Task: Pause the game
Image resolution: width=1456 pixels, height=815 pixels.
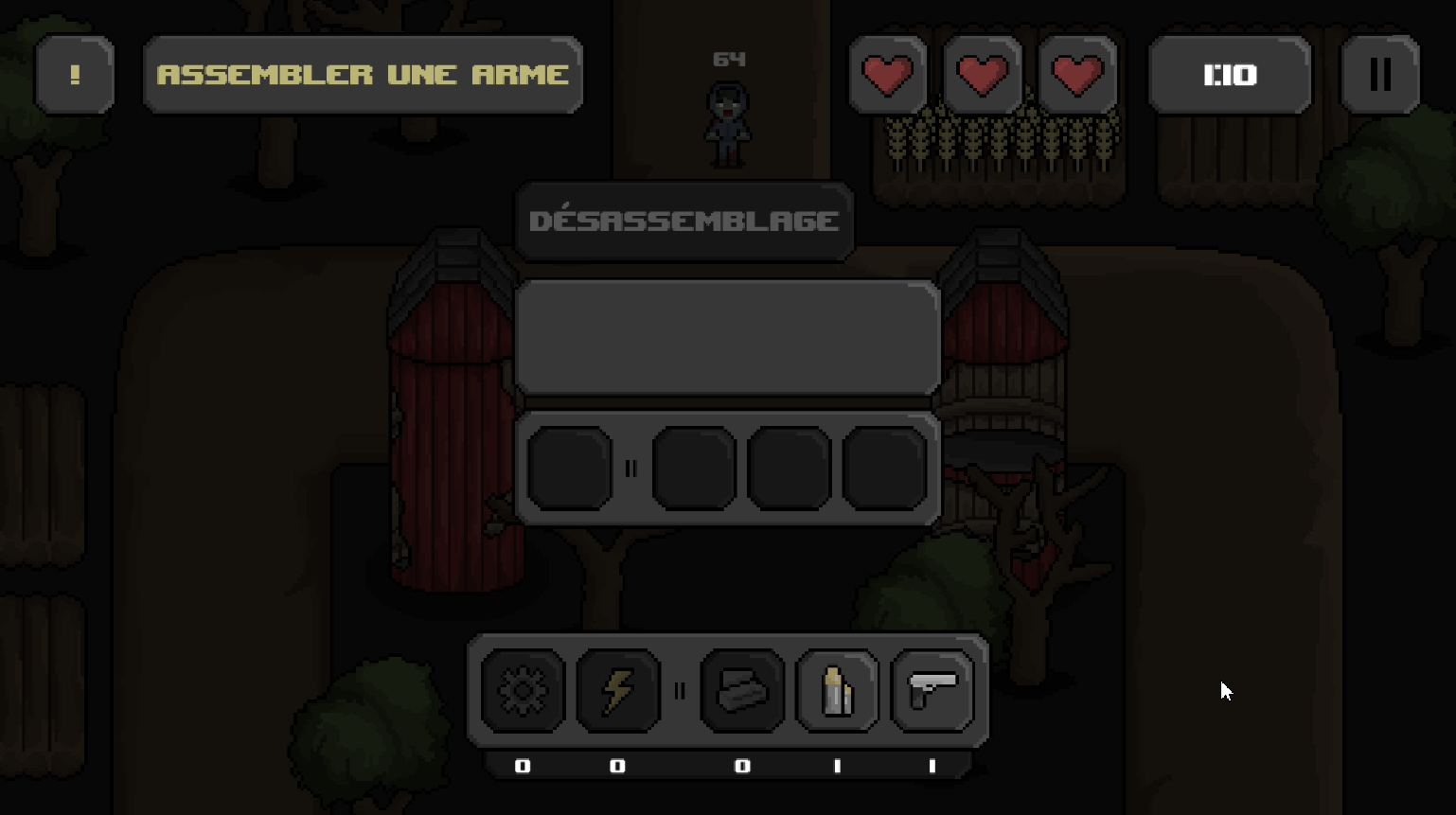Action: (1379, 75)
